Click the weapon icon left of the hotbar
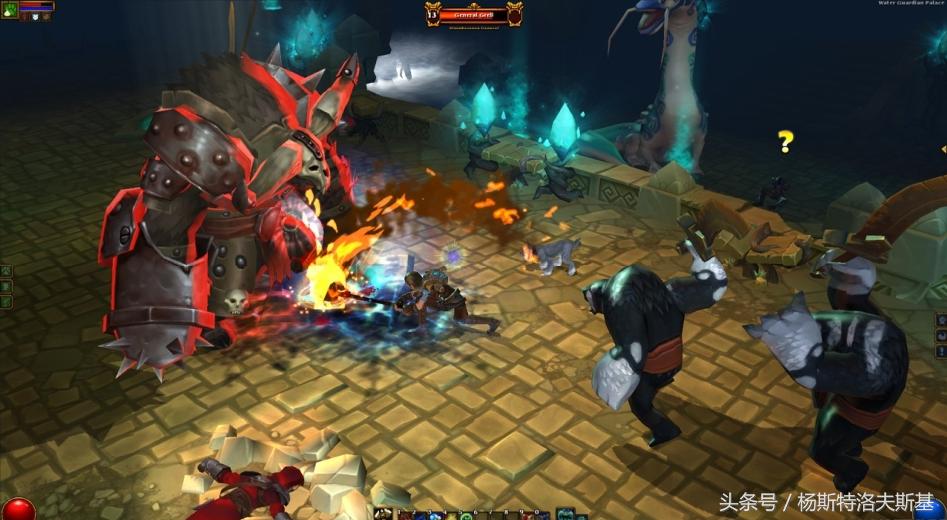Viewport: 947px width, 520px height. tap(383, 514)
